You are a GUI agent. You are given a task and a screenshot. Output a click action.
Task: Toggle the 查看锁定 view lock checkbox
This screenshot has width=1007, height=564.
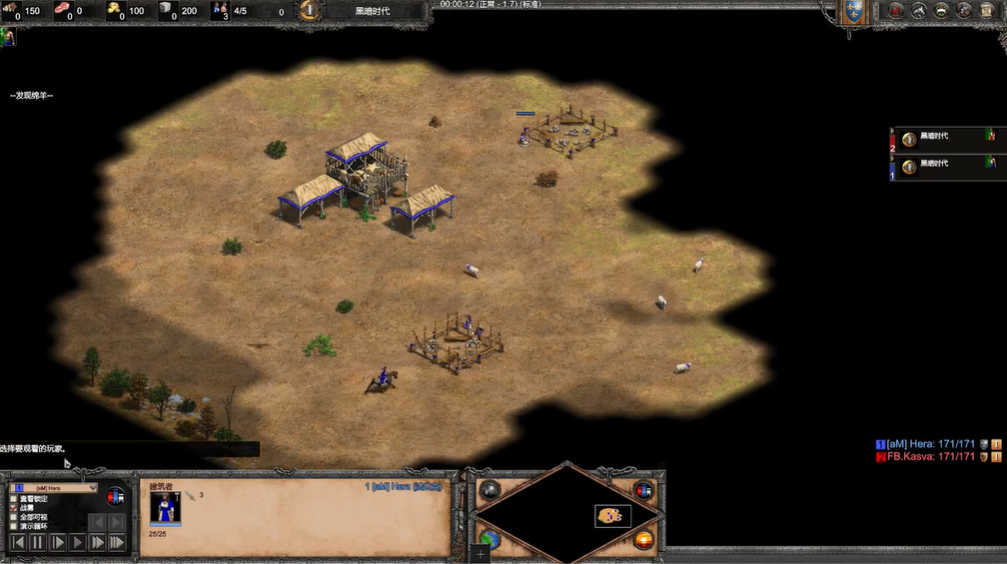tap(13, 498)
